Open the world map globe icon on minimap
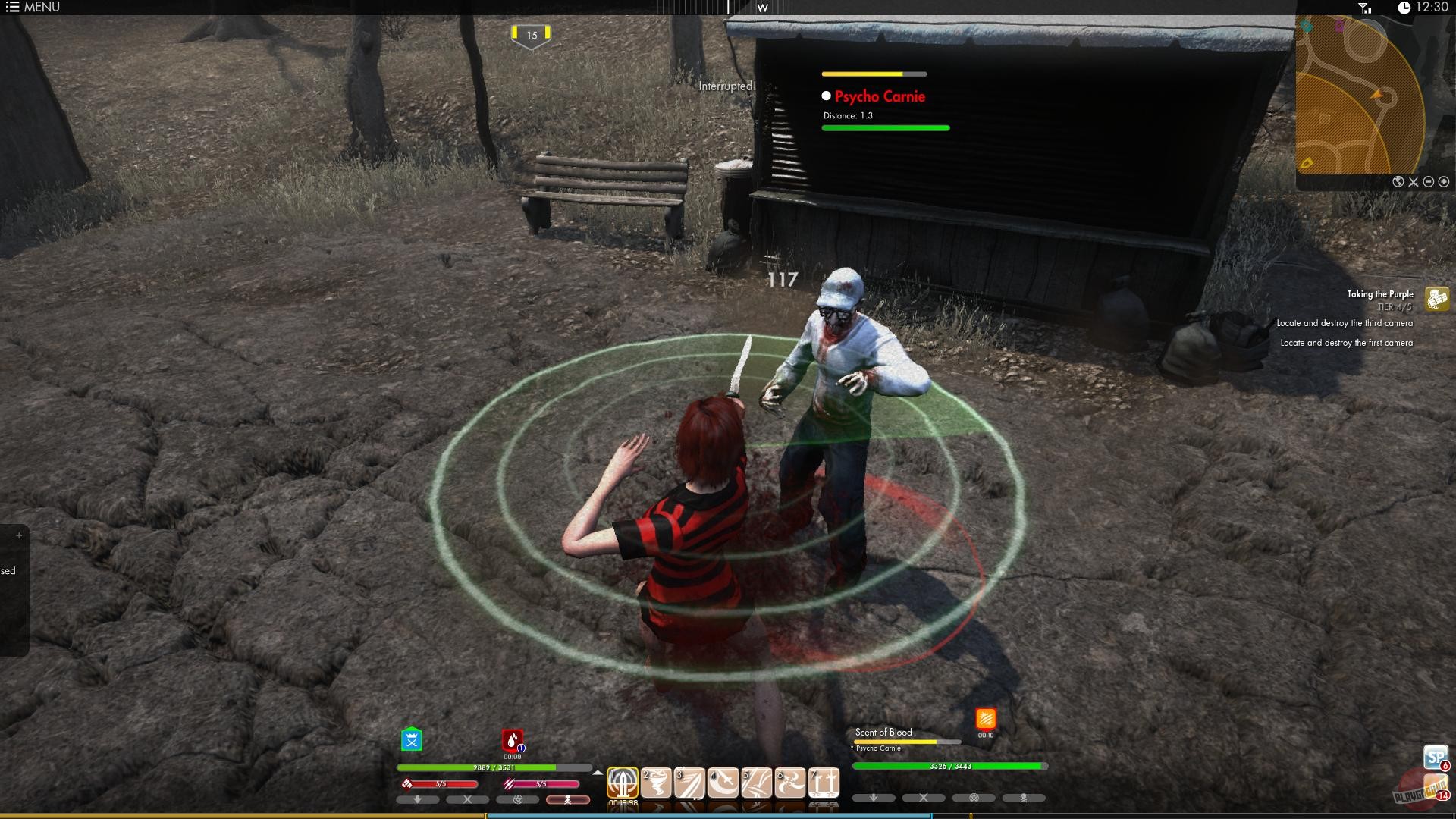 [x=1398, y=182]
